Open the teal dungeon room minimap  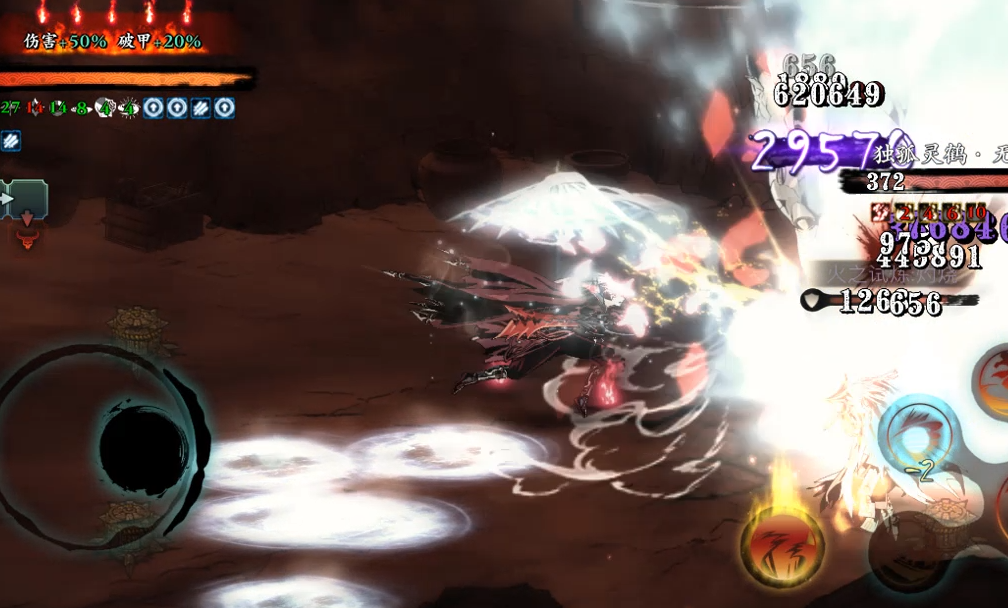click(x=25, y=199)
